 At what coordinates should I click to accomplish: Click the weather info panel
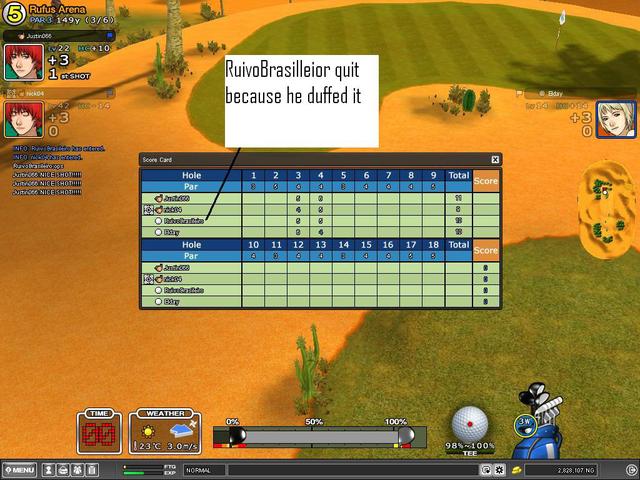[162, 432]
